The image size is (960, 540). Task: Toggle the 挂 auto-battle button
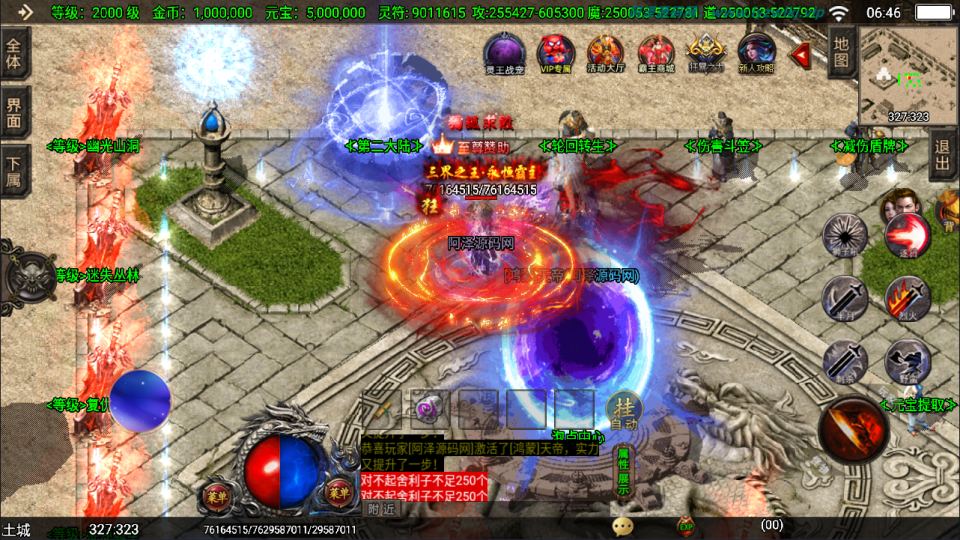click(x=622, y=408)
